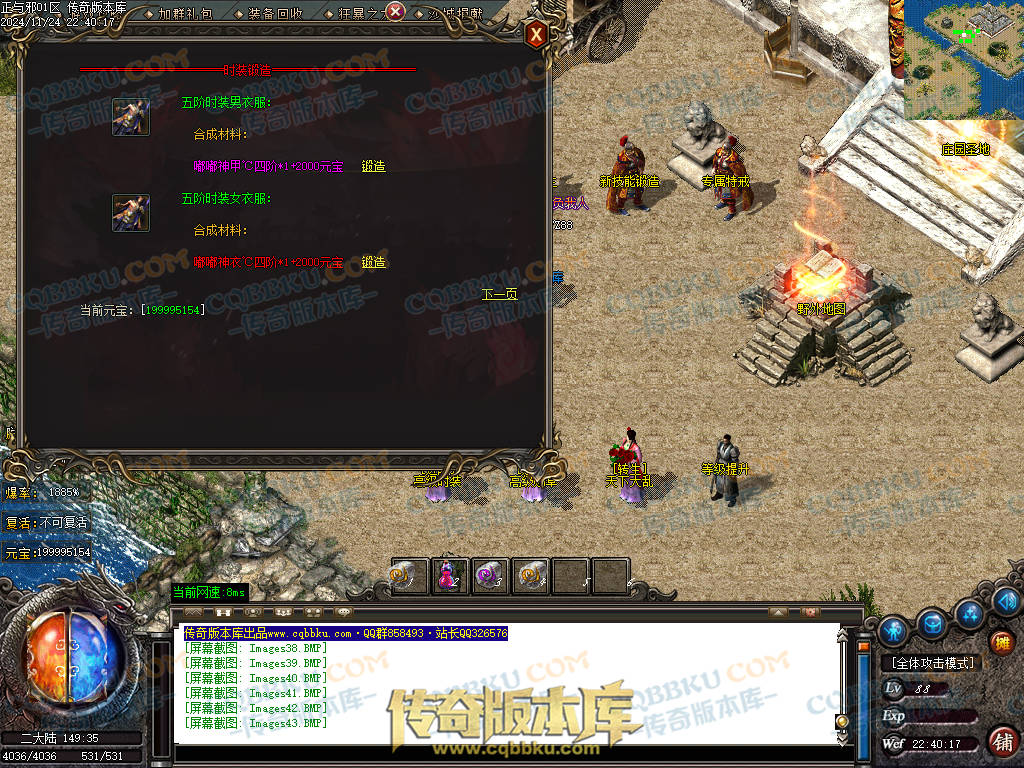The image size is (1024, 768).
Task: Use the purple scroll in hotbar slot 3
Action: coord(490,577)
